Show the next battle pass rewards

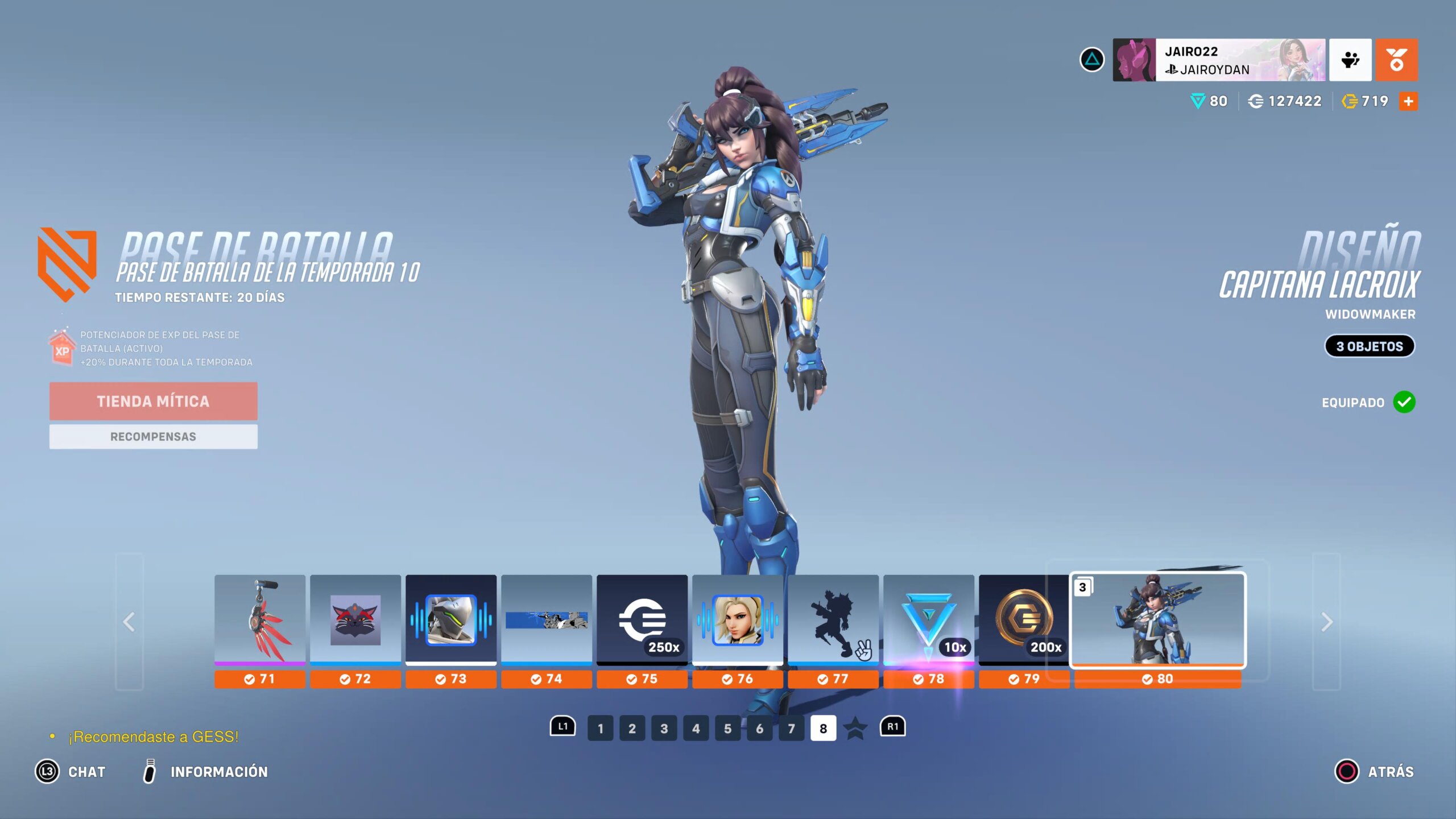click(x=1326, y=622)
